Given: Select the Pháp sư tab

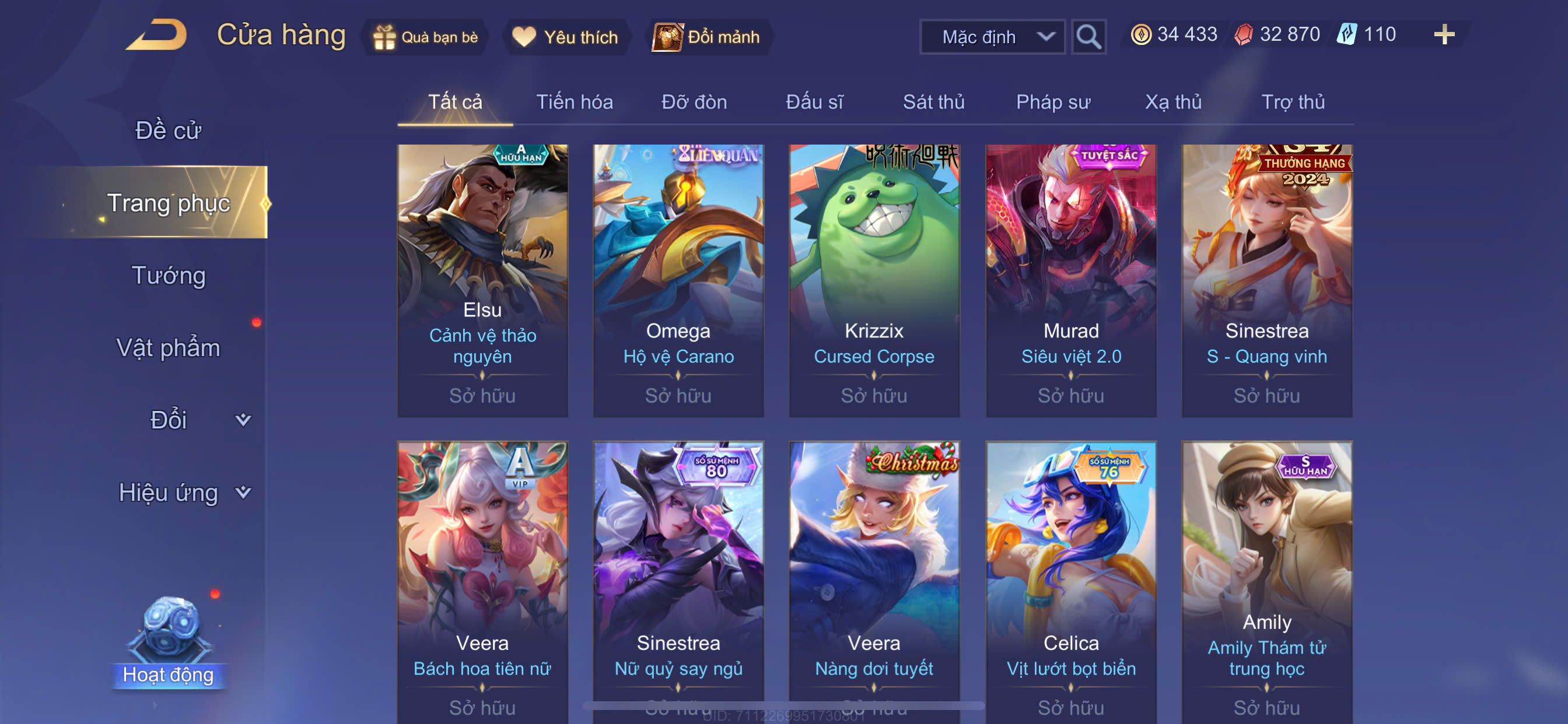Looking at the screenshot, I should click(1053, 101).
